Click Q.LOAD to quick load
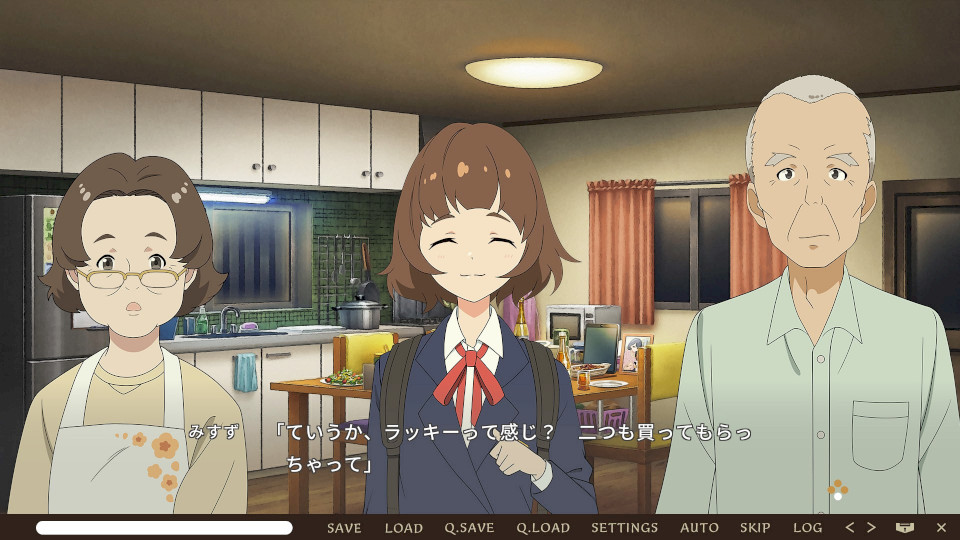Screen dimensions: 960x540 coord(543,528)
